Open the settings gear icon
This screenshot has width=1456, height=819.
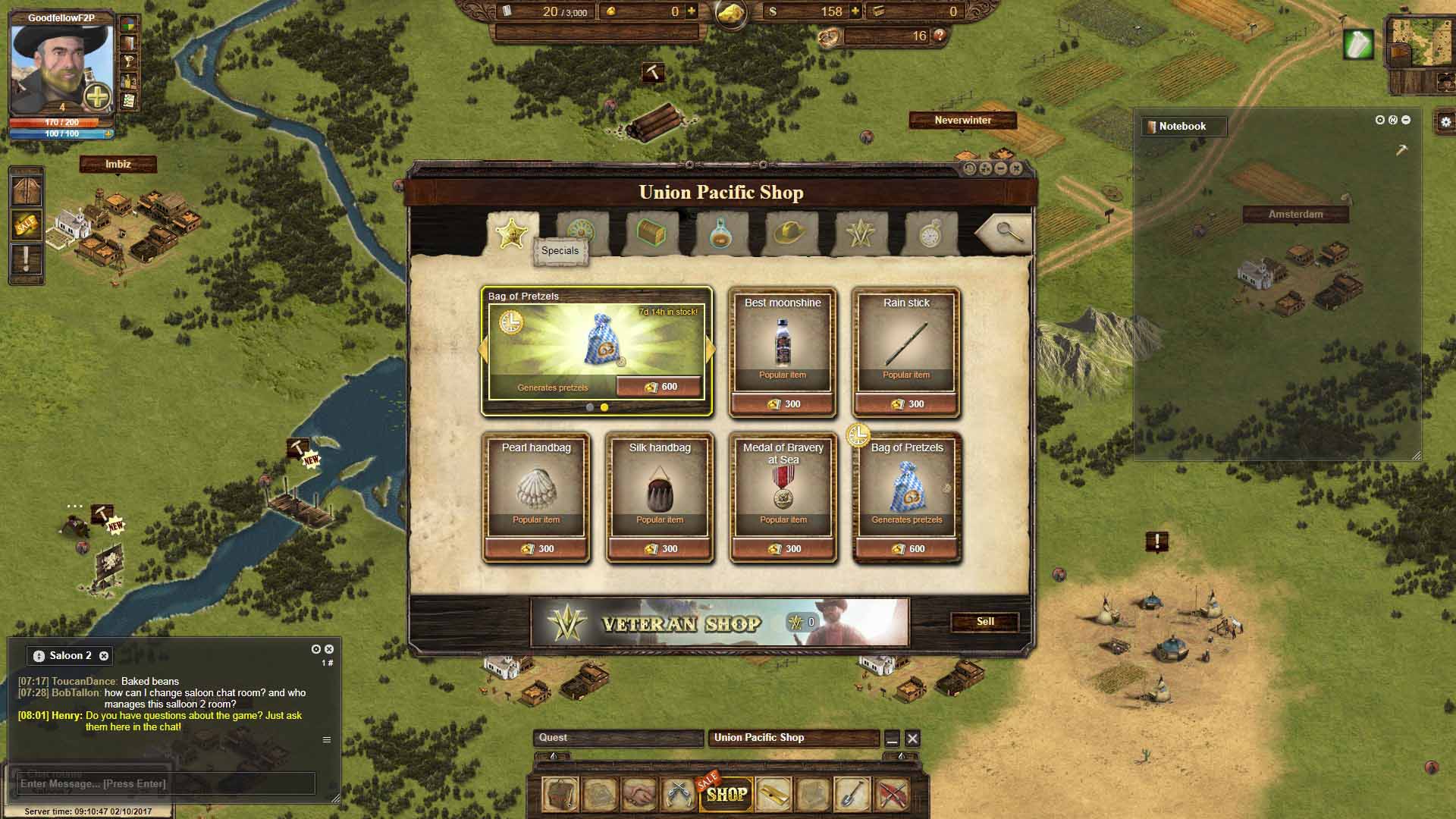(1445, 121)
